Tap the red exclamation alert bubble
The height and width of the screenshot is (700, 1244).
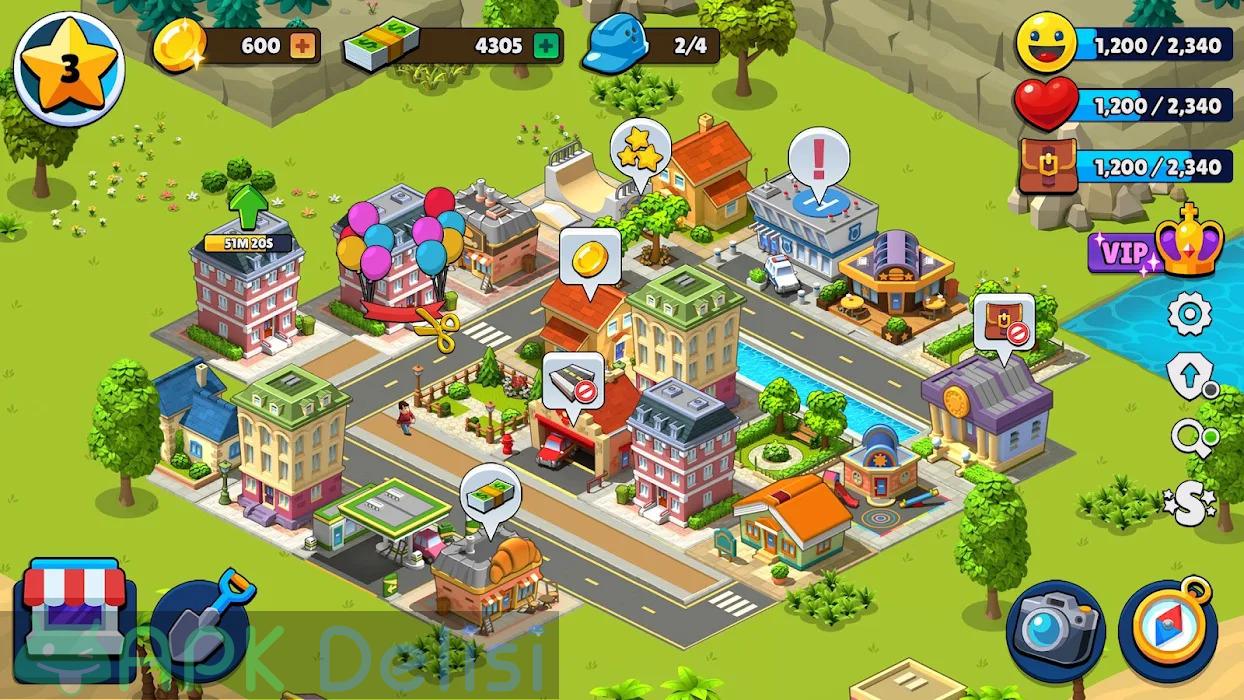[819, 161]
